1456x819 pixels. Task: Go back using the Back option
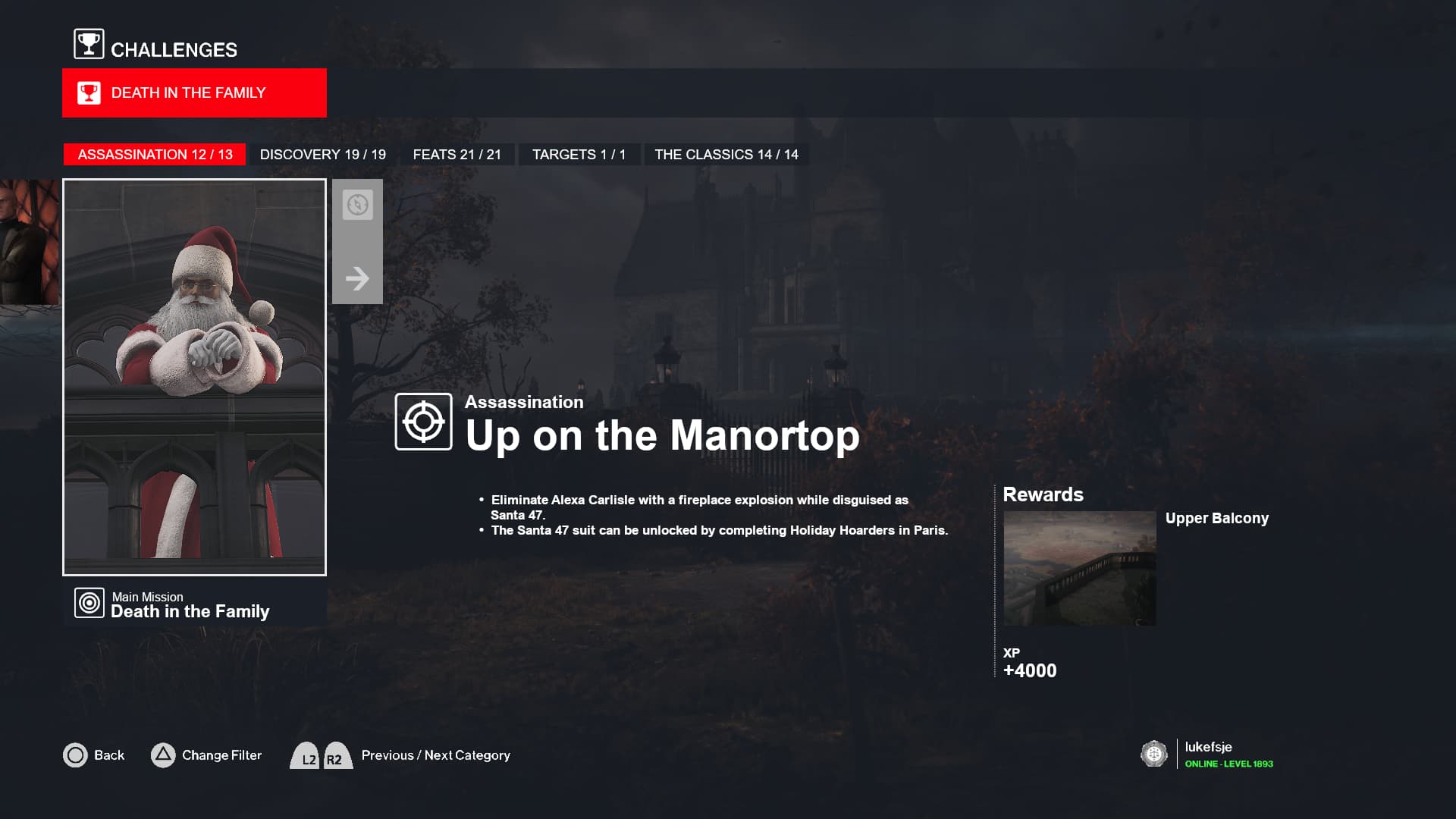click(94, 755)
